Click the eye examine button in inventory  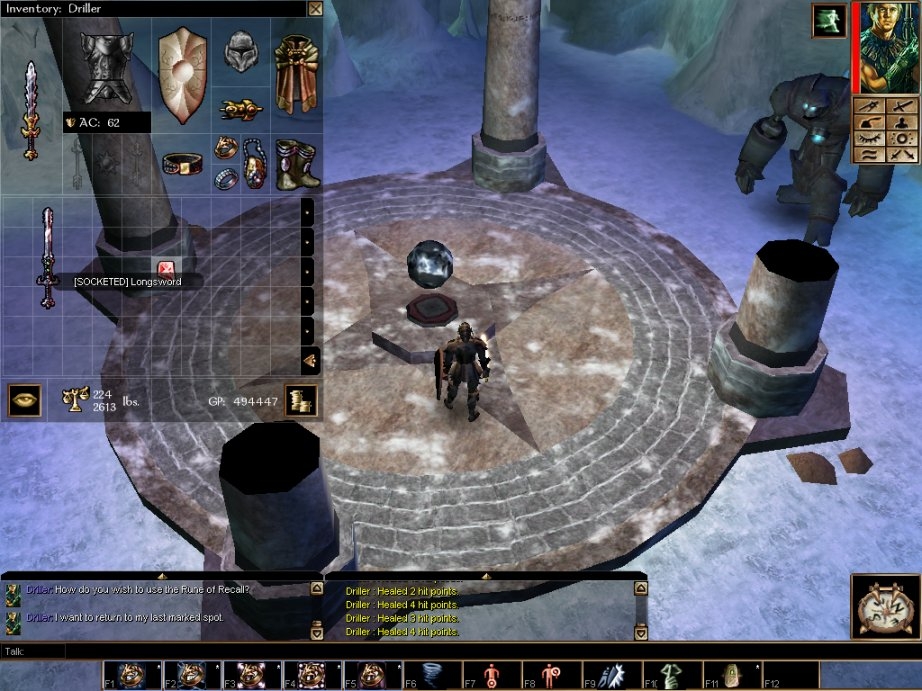pos(24,399)
